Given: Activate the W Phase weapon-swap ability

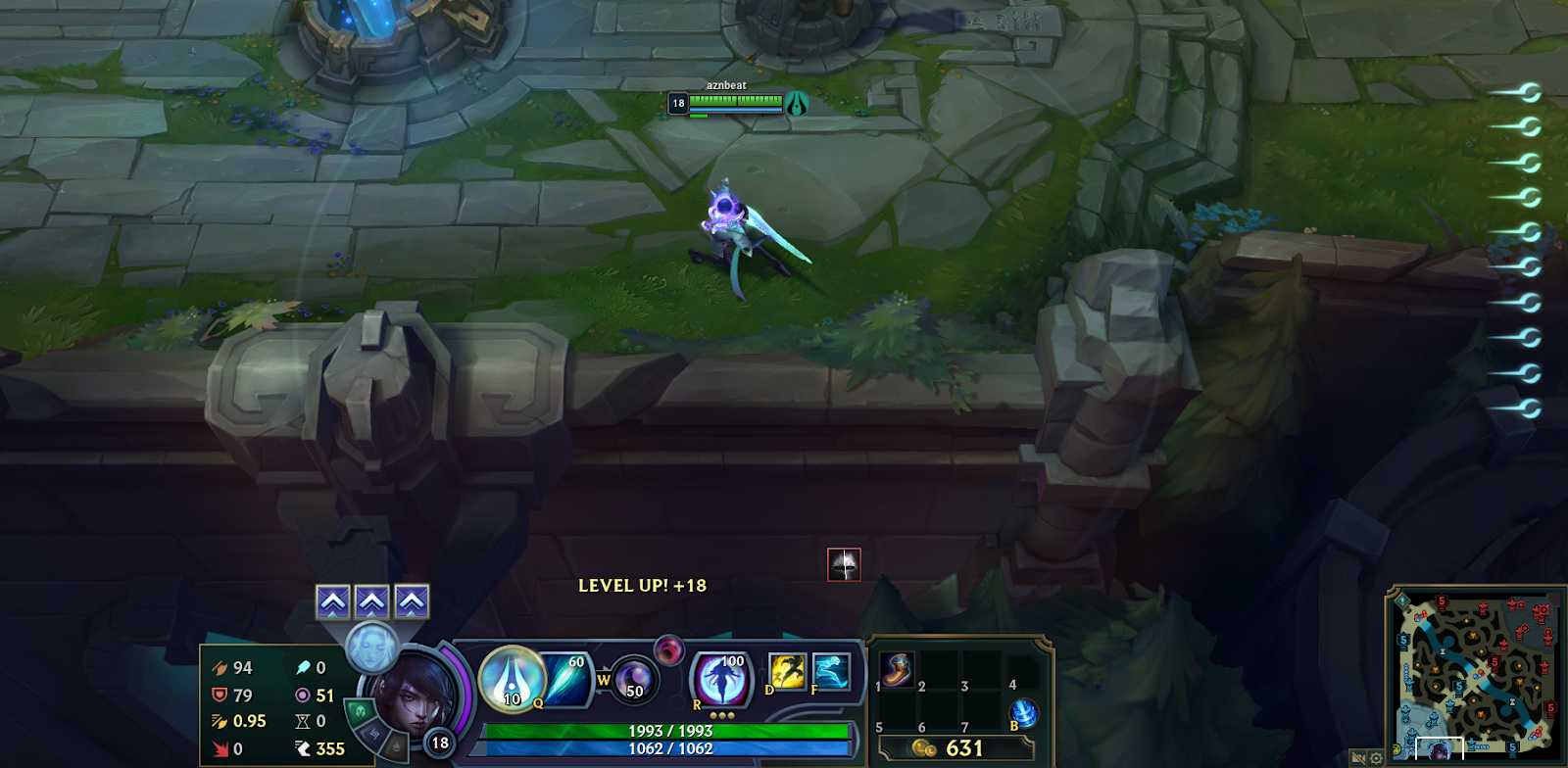Looking at the screenshot, I should [633, 679].
